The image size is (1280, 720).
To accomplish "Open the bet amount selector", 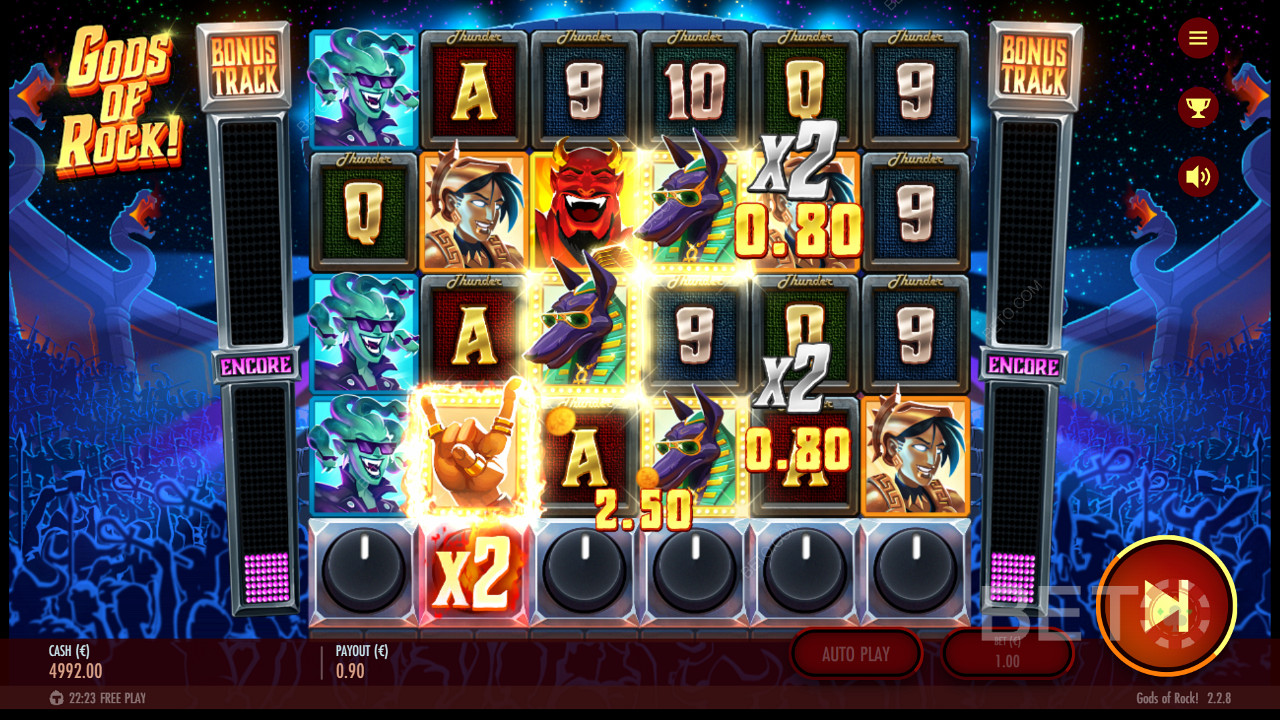I will pos(1007,654).
